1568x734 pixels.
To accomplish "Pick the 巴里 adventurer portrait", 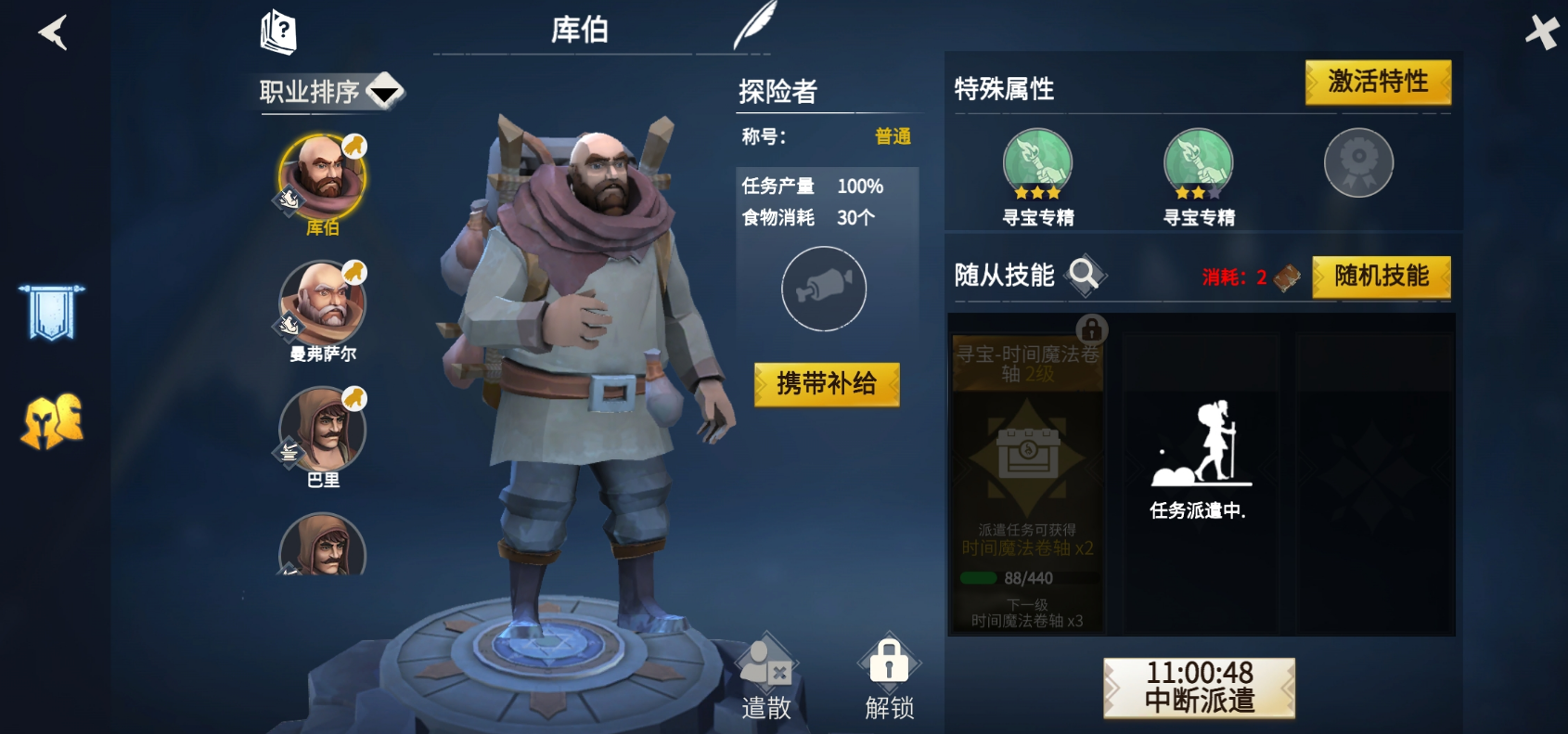I will coord(322,431).
